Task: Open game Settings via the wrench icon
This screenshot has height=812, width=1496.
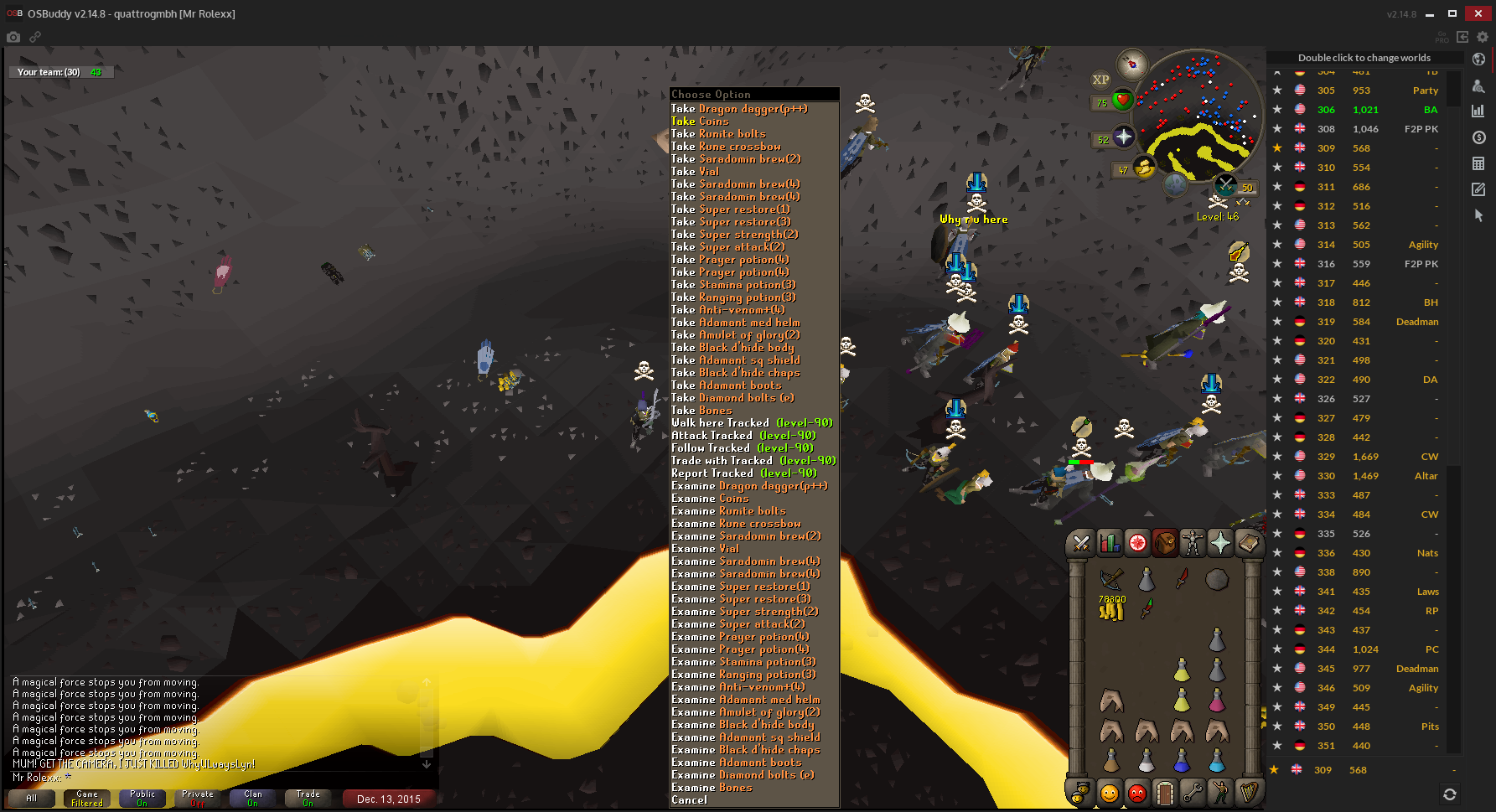Action: 1193,793
